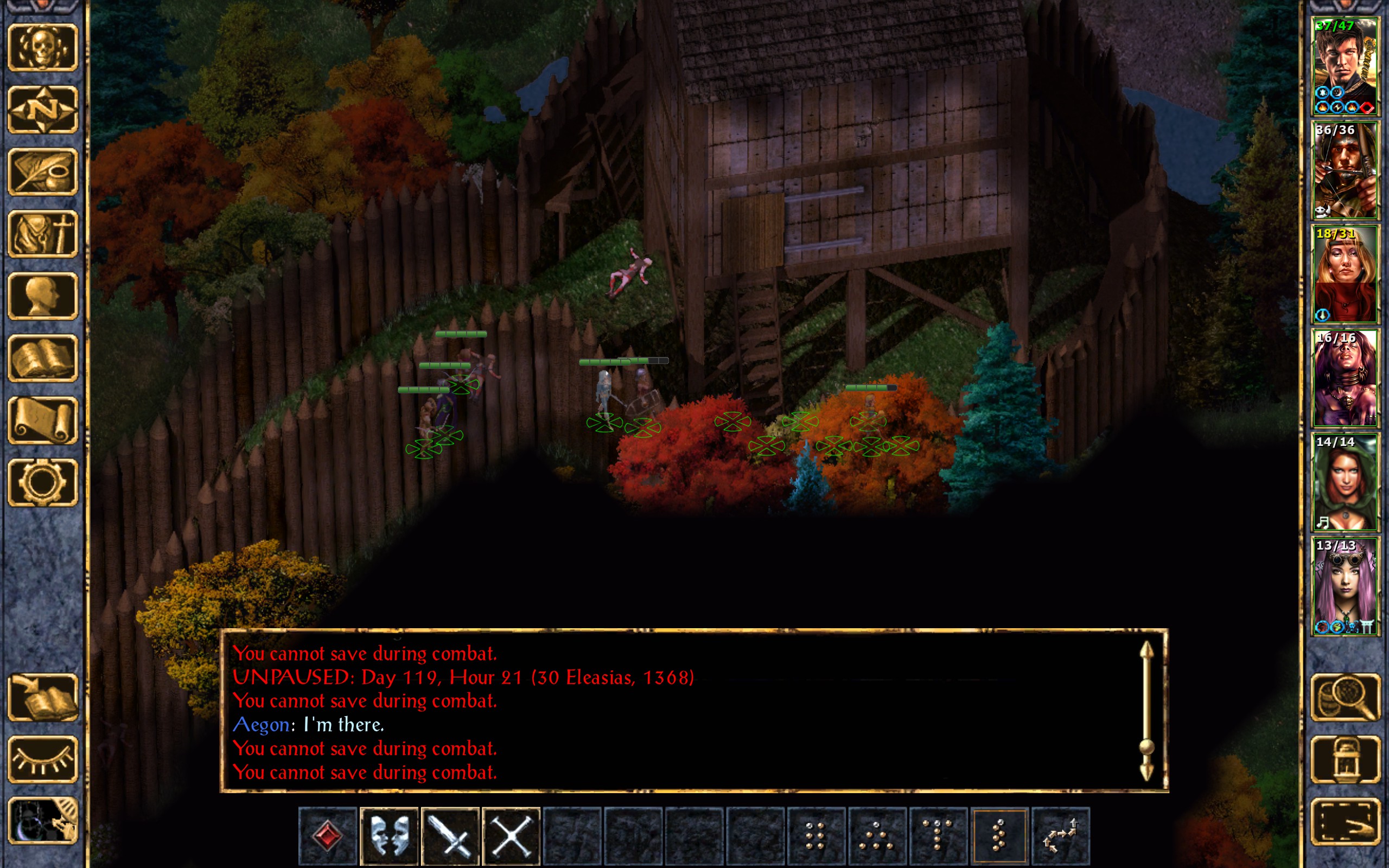Open the character record head button
The width and height of the screenshot is (1389, 868).
tap(42, 296)
